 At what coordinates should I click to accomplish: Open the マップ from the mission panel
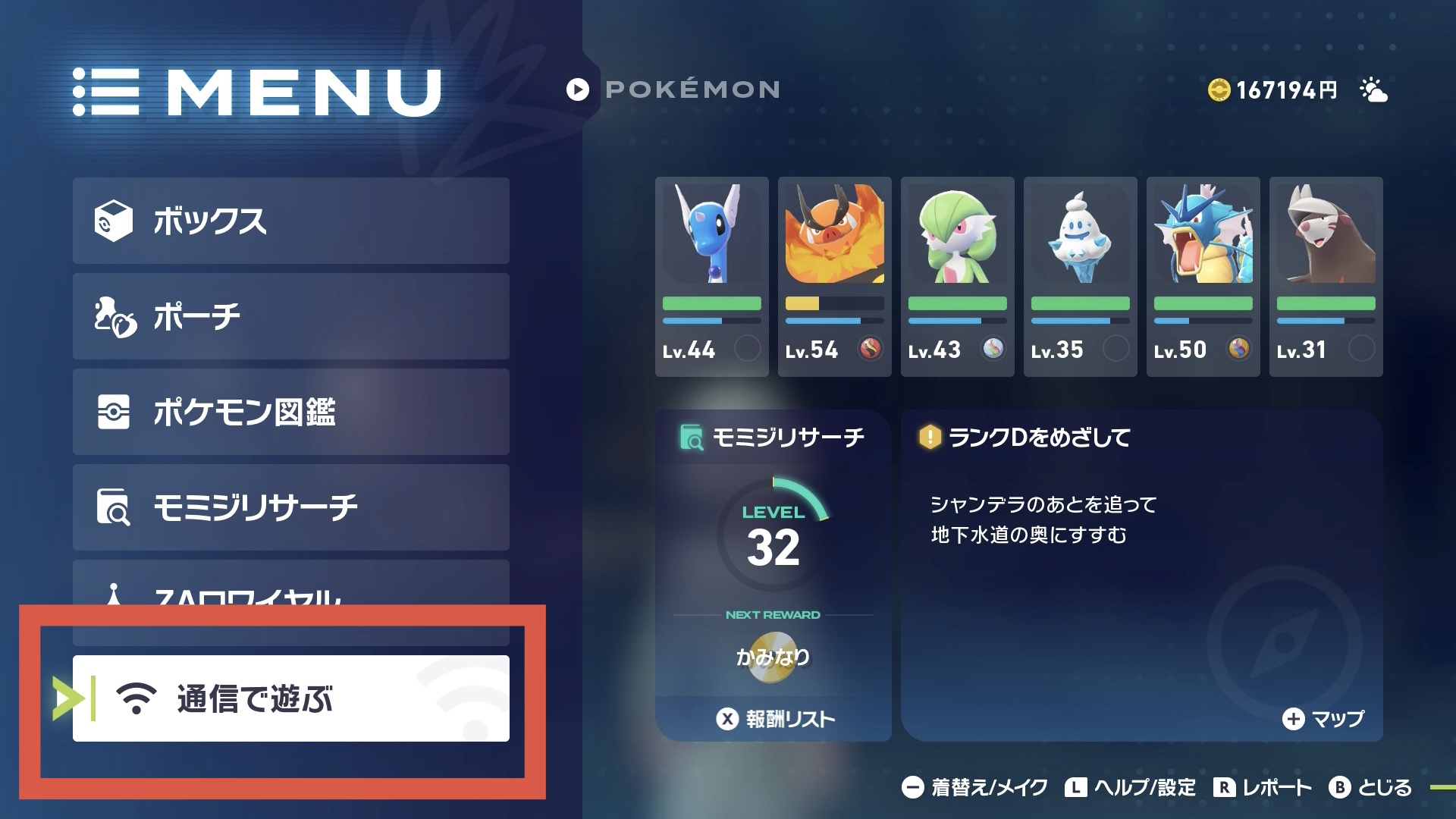[x=1323, y=719]
